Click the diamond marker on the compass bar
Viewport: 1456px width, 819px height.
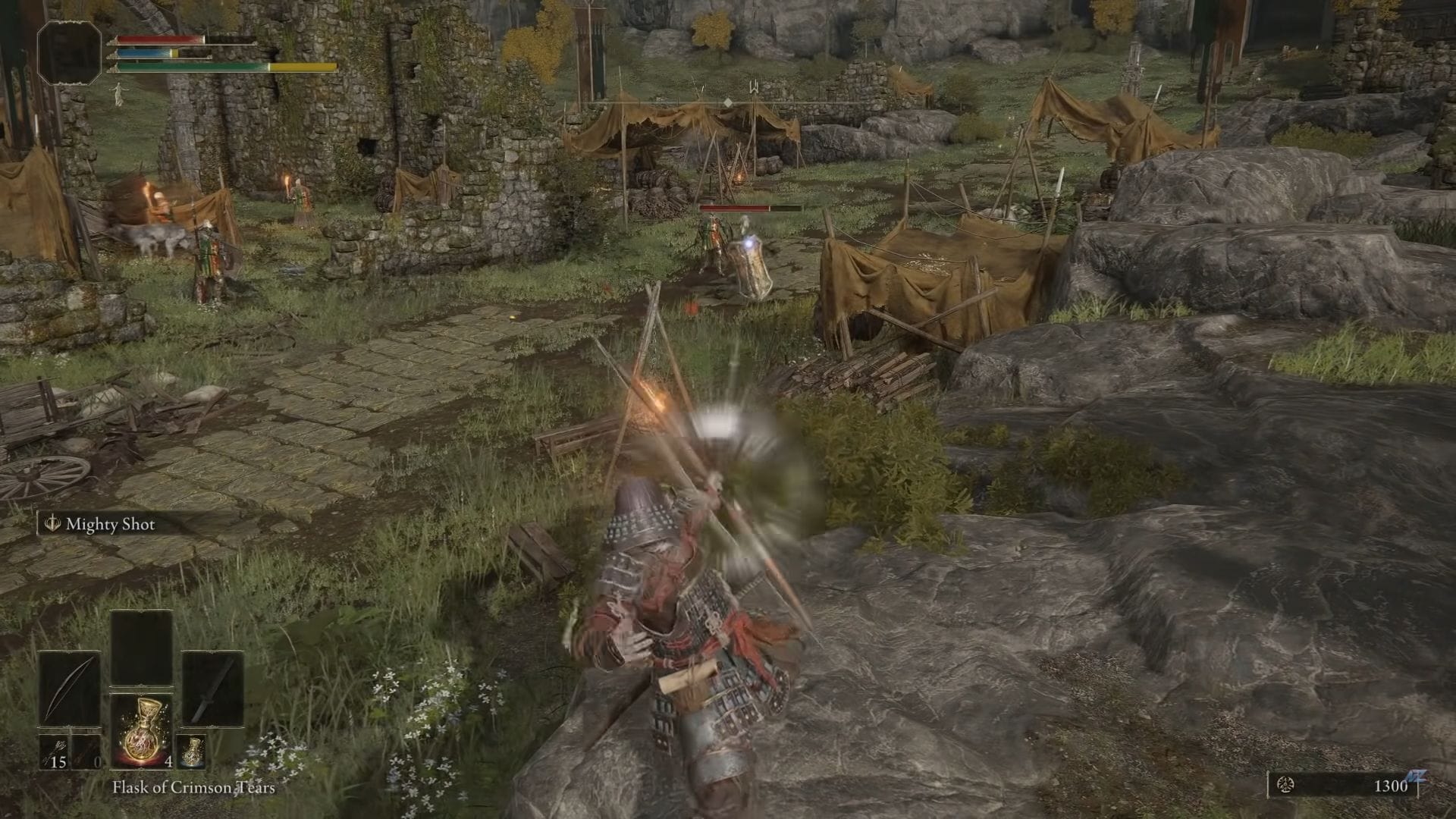coord(728,102)
